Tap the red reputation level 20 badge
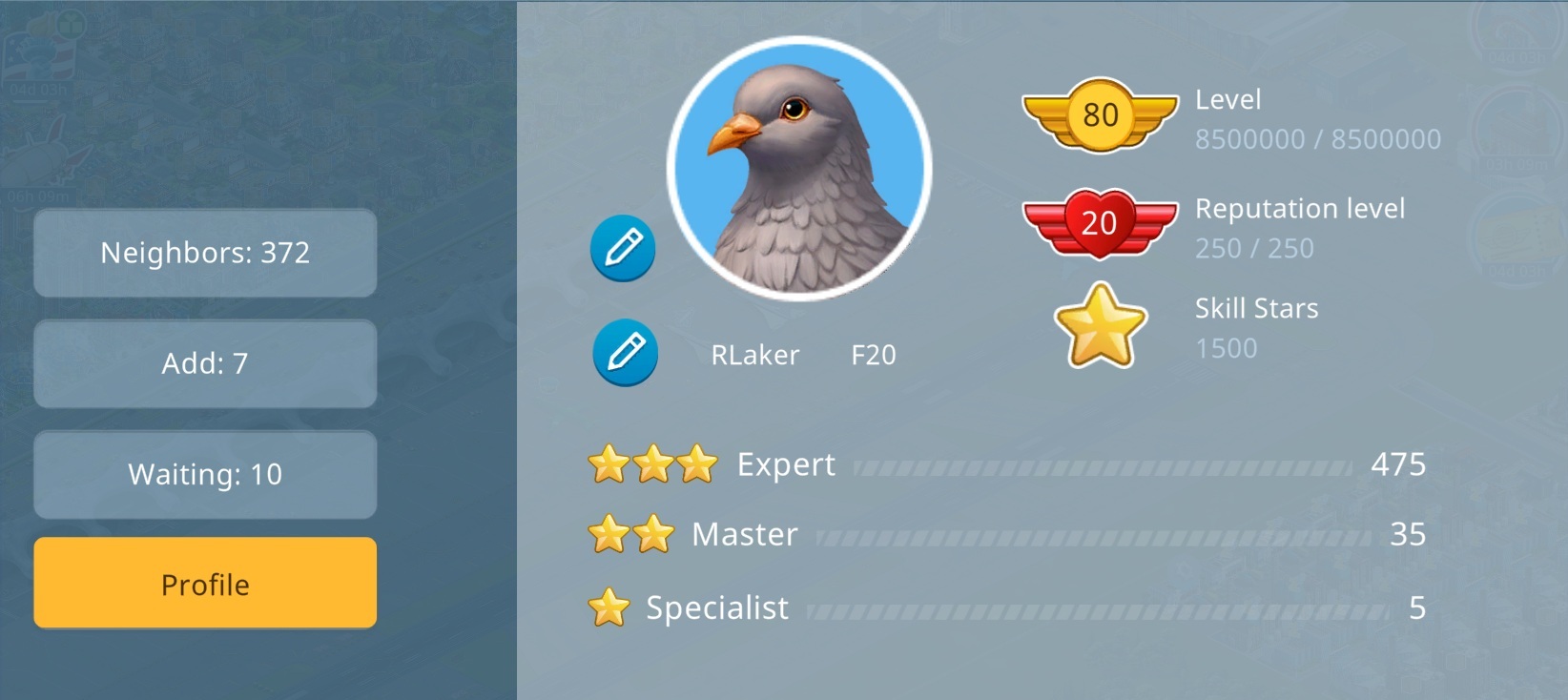The image size is (1568, 700). pos(1100,223)
